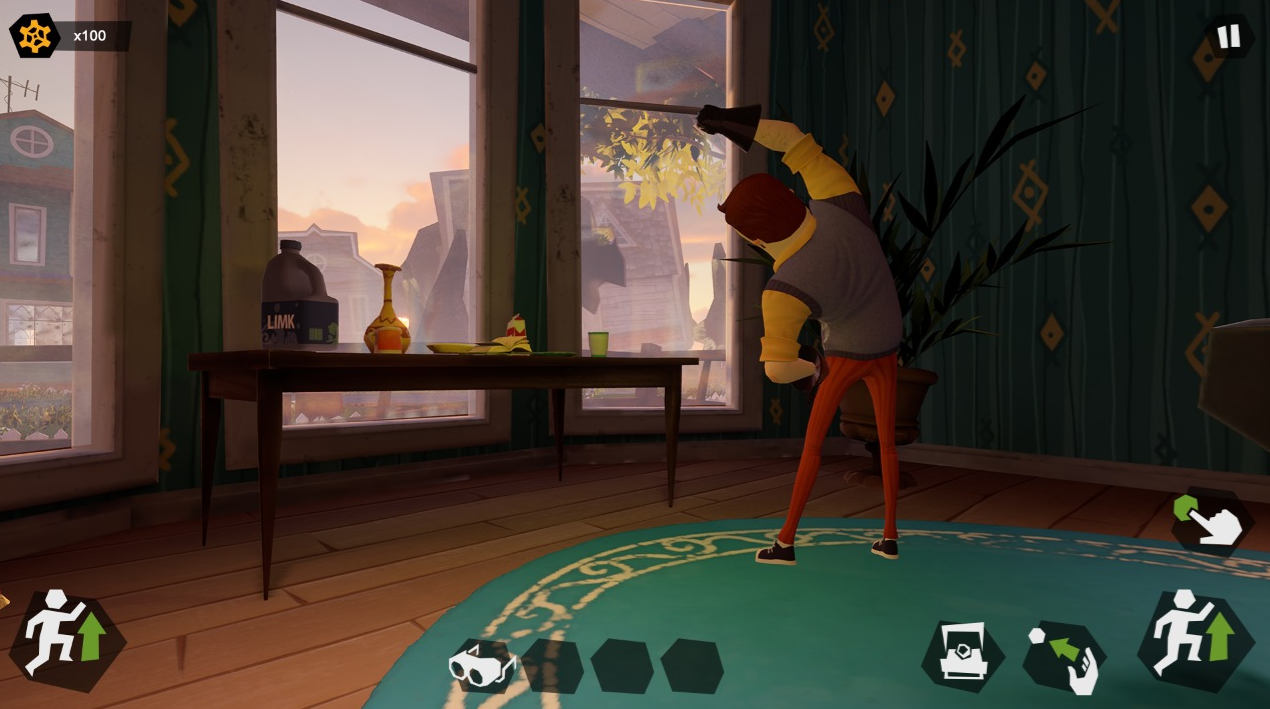Activate the throw object button

click(1064, 659)
